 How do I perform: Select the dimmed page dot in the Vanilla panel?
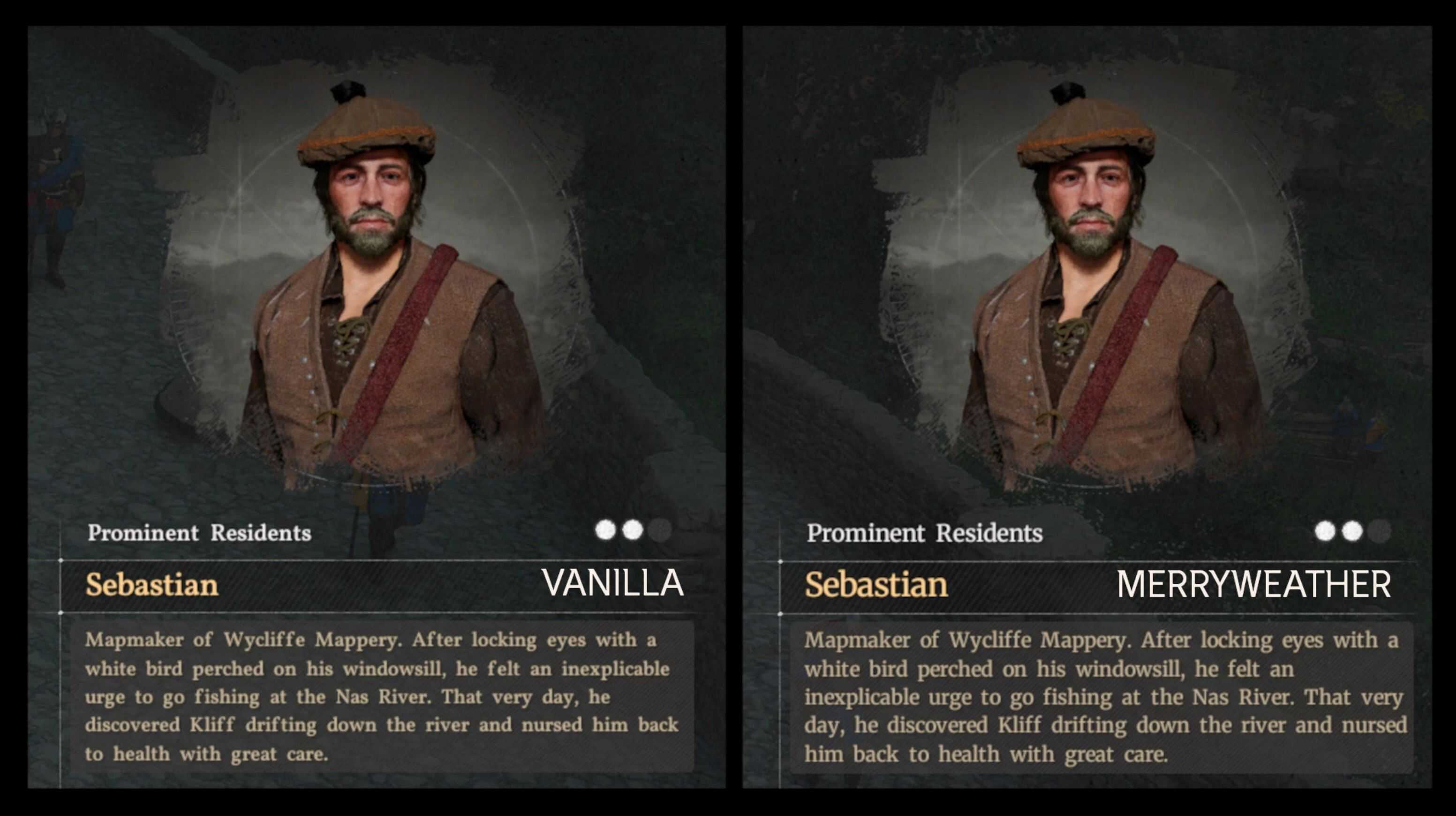[x=660, y=530]
